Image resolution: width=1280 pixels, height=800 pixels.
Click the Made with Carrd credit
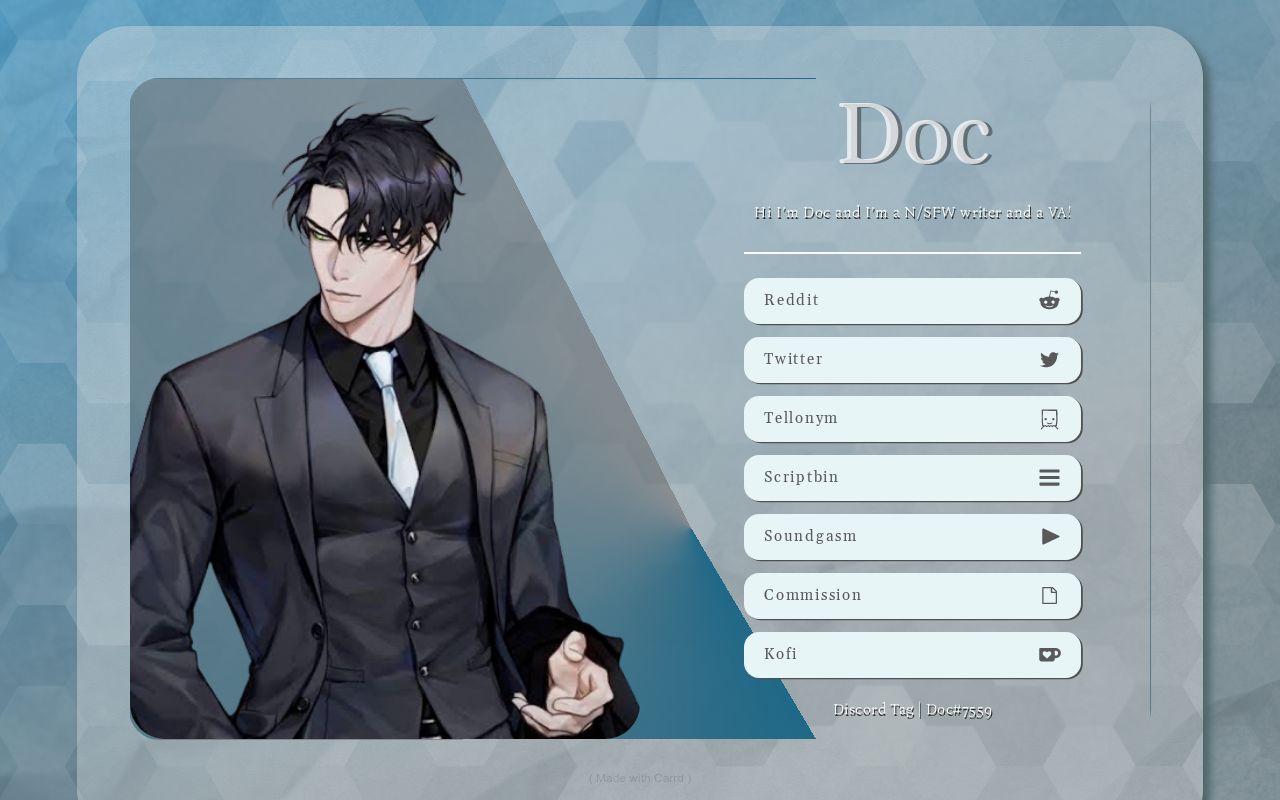click(x=639, y=777)
